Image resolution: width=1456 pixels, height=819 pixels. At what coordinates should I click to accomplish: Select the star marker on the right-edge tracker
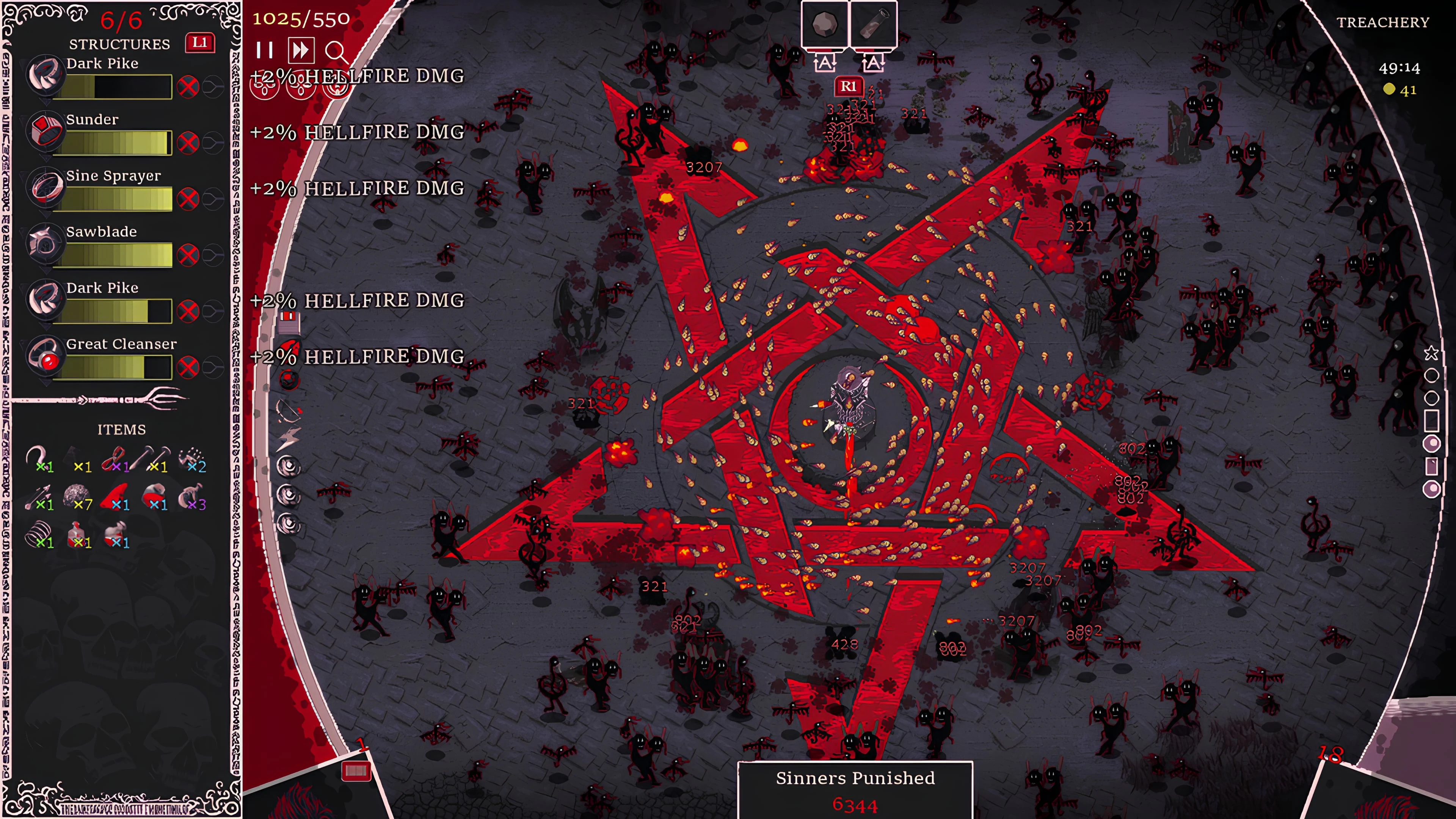click(x=1431, y=354)
